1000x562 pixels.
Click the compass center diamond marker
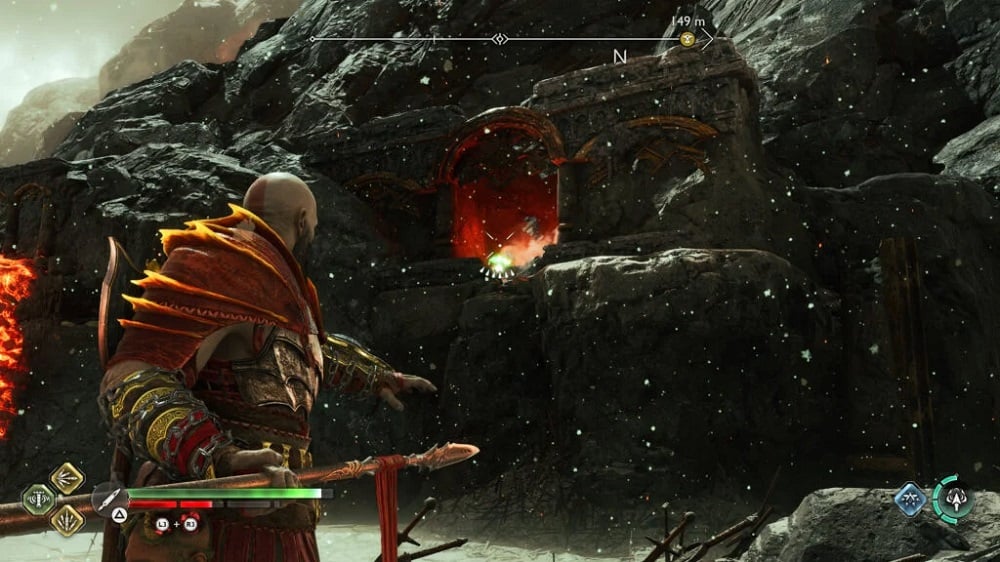pos(500,39)
